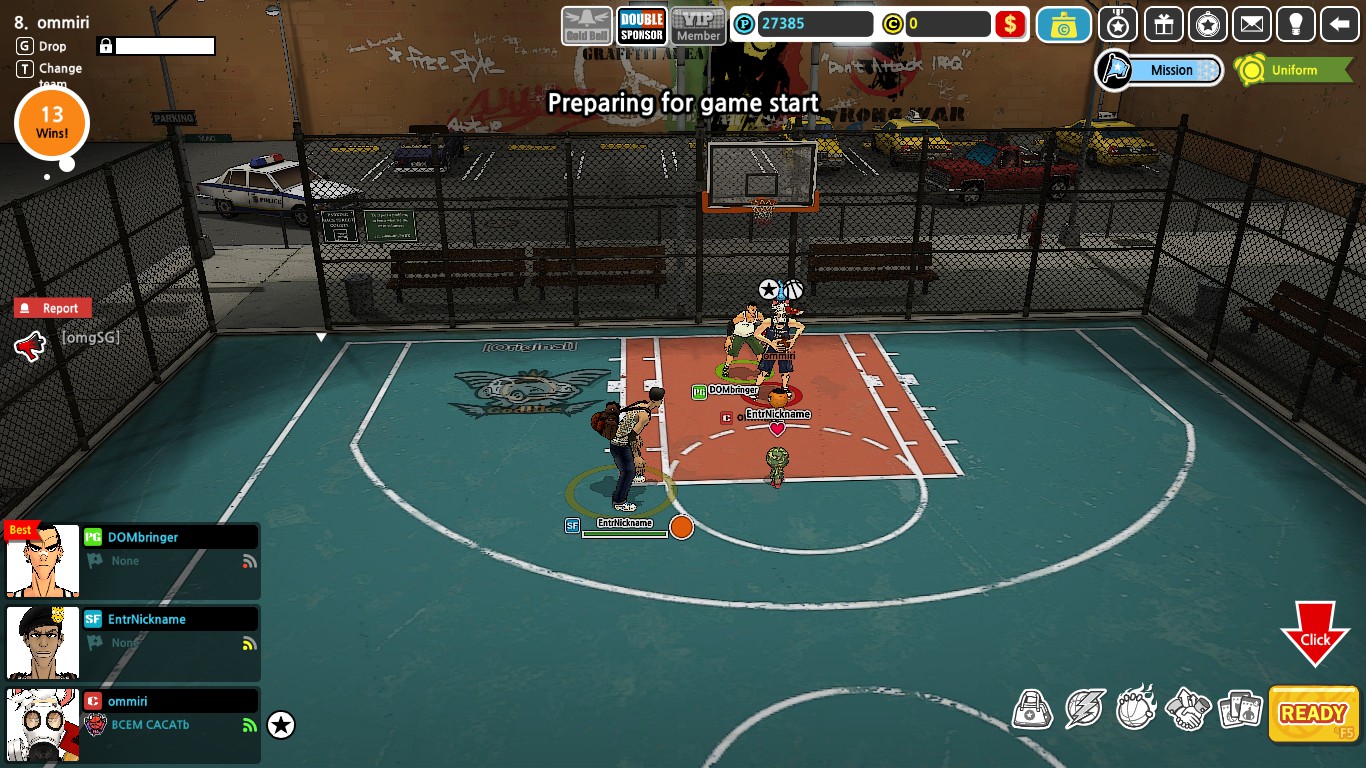
Task: Select the lightning basketball boost icon
Action: 1083,710
